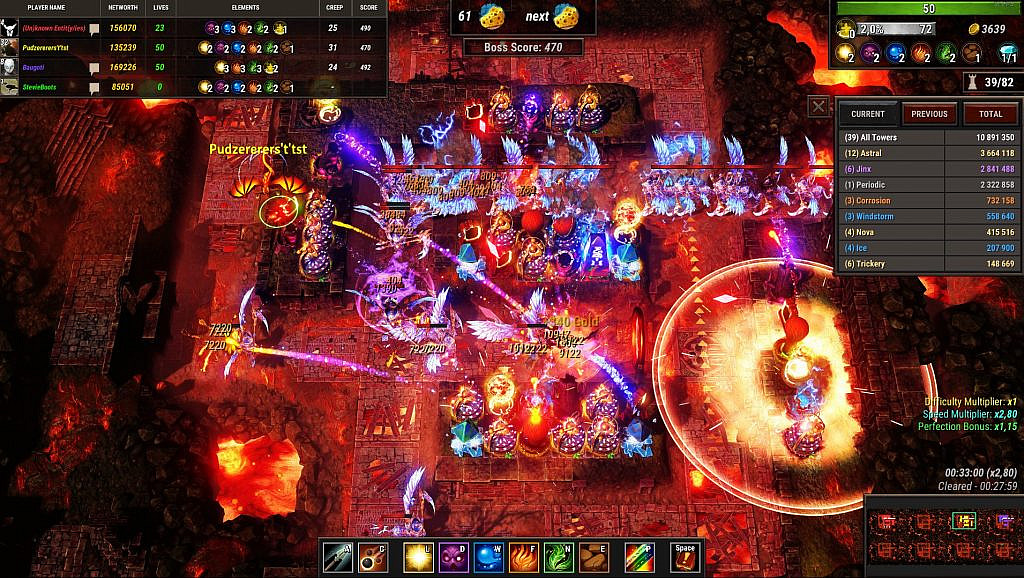Select the Water element blue orb
The height and width of the screenshot is (578, 1024).
click(489, 556)
